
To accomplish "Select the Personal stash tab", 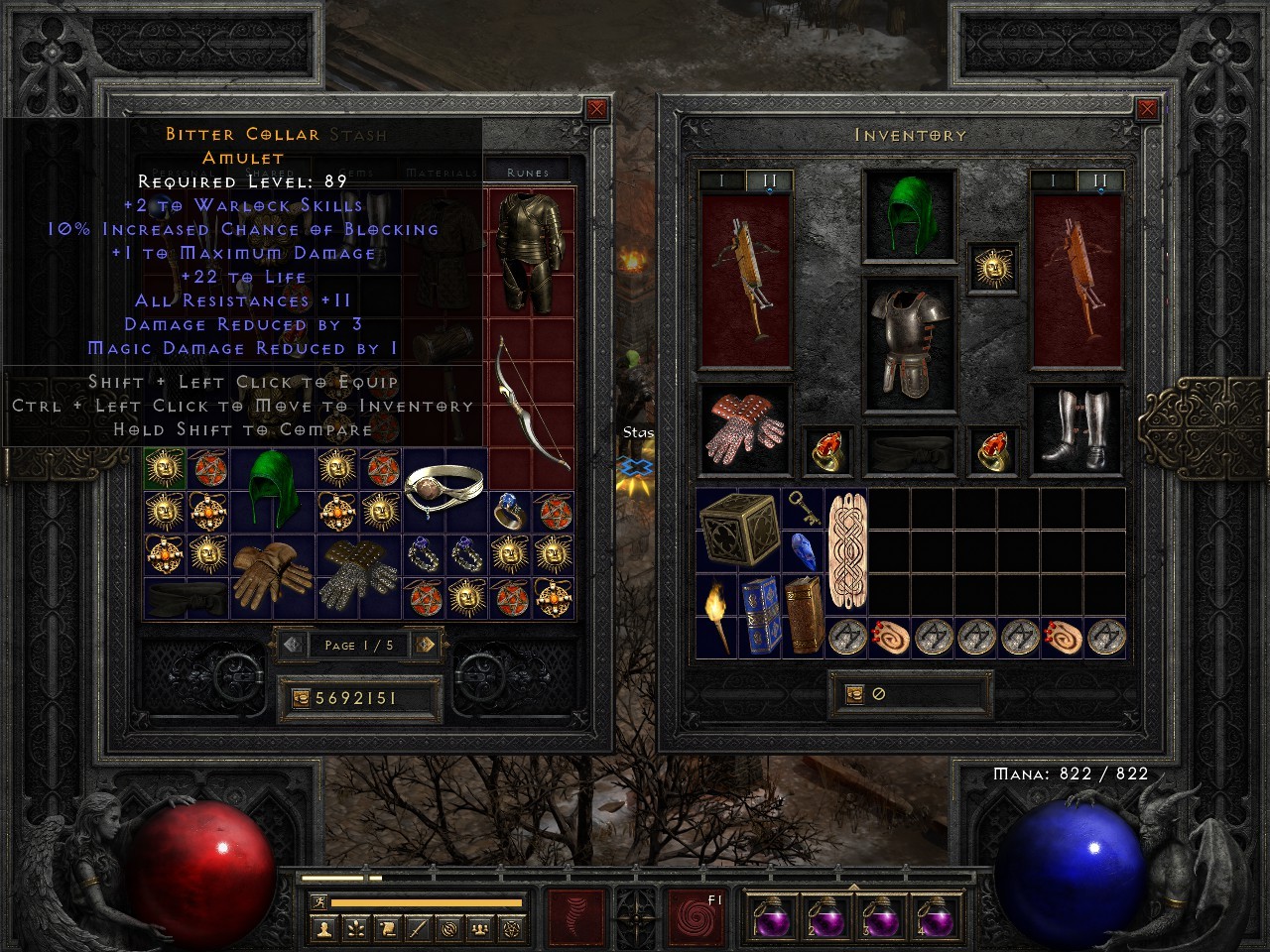I will tap(186, 173).
